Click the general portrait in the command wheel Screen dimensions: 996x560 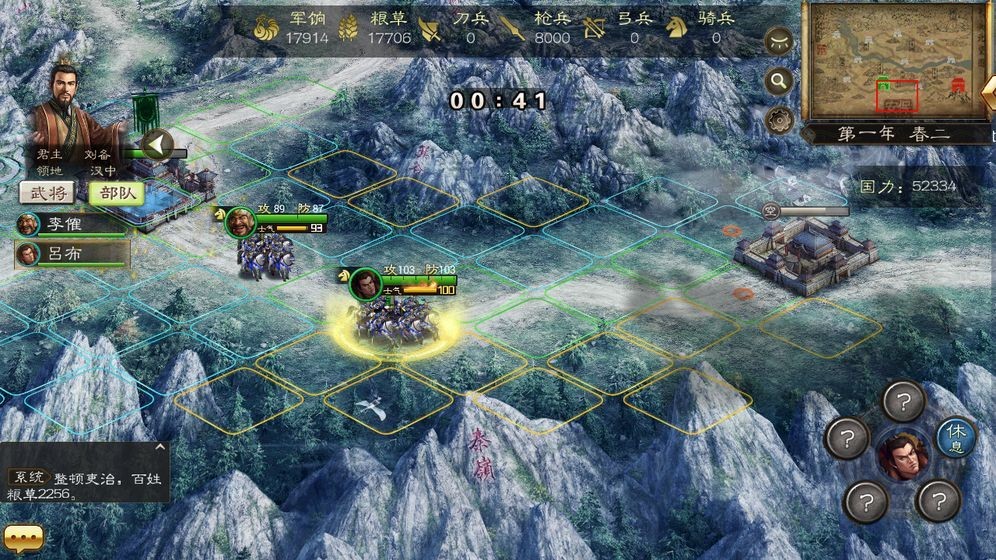pyautogui.click(x=902, y=457)
